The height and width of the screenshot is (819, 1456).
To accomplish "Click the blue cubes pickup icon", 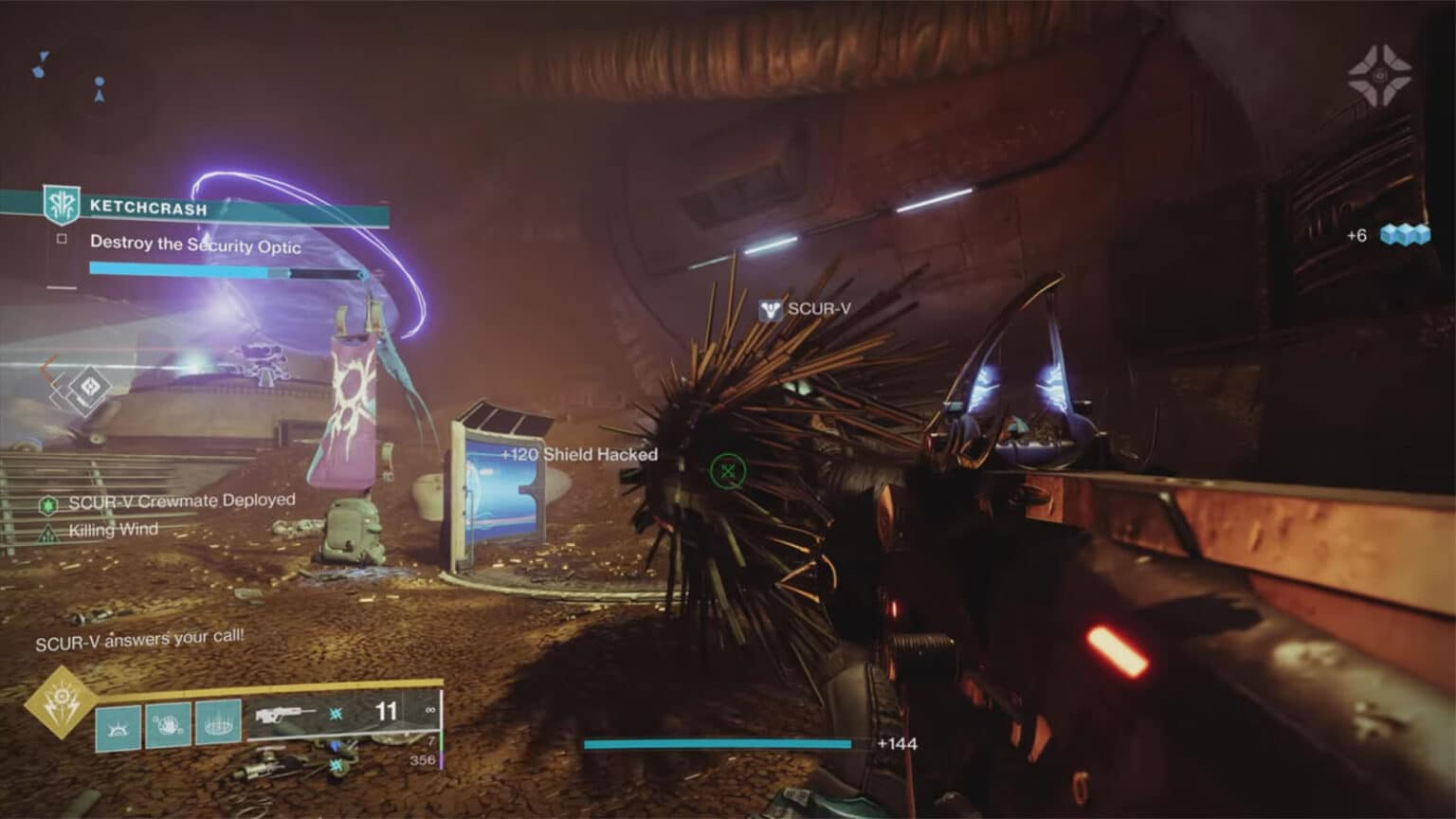I will click(x=1405, y=234).
